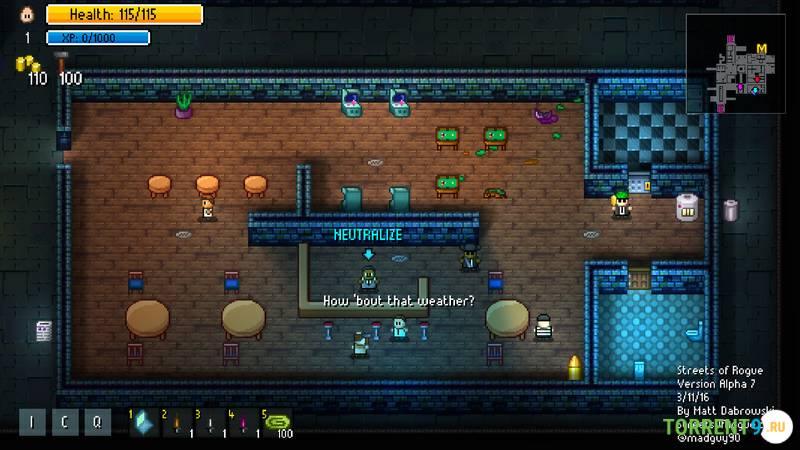Open the inventory with the I button

pos(31,422)
